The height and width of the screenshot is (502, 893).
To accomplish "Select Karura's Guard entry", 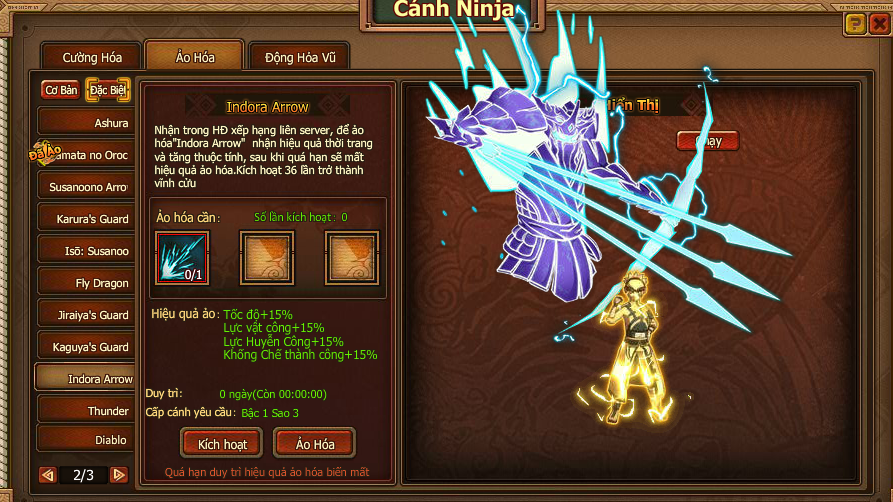I will (x=86, y=219).
